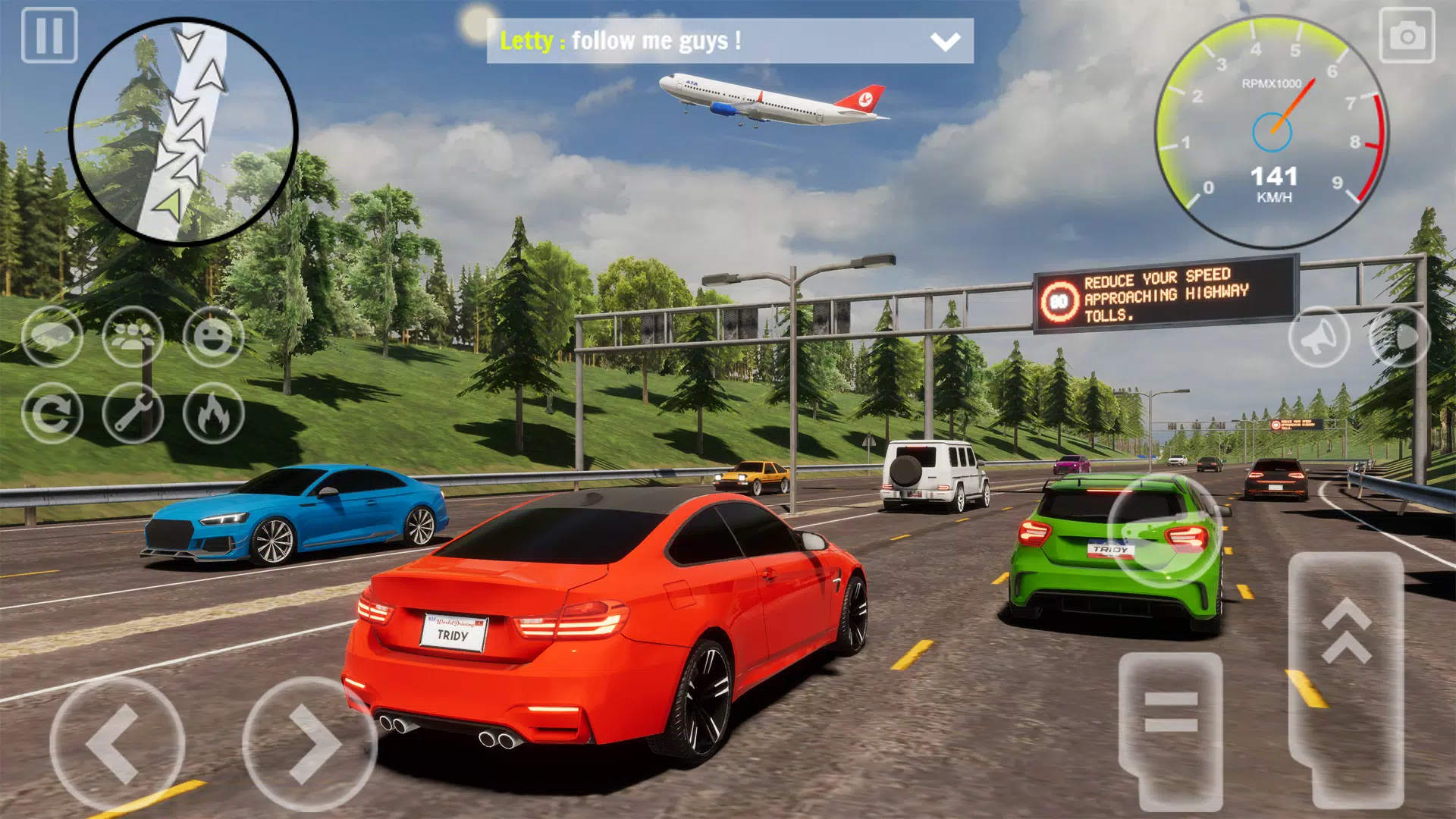Reset the car with the circular arrow
The width and height of the screenshot is (1456, 819).
(x=52, y=413)
